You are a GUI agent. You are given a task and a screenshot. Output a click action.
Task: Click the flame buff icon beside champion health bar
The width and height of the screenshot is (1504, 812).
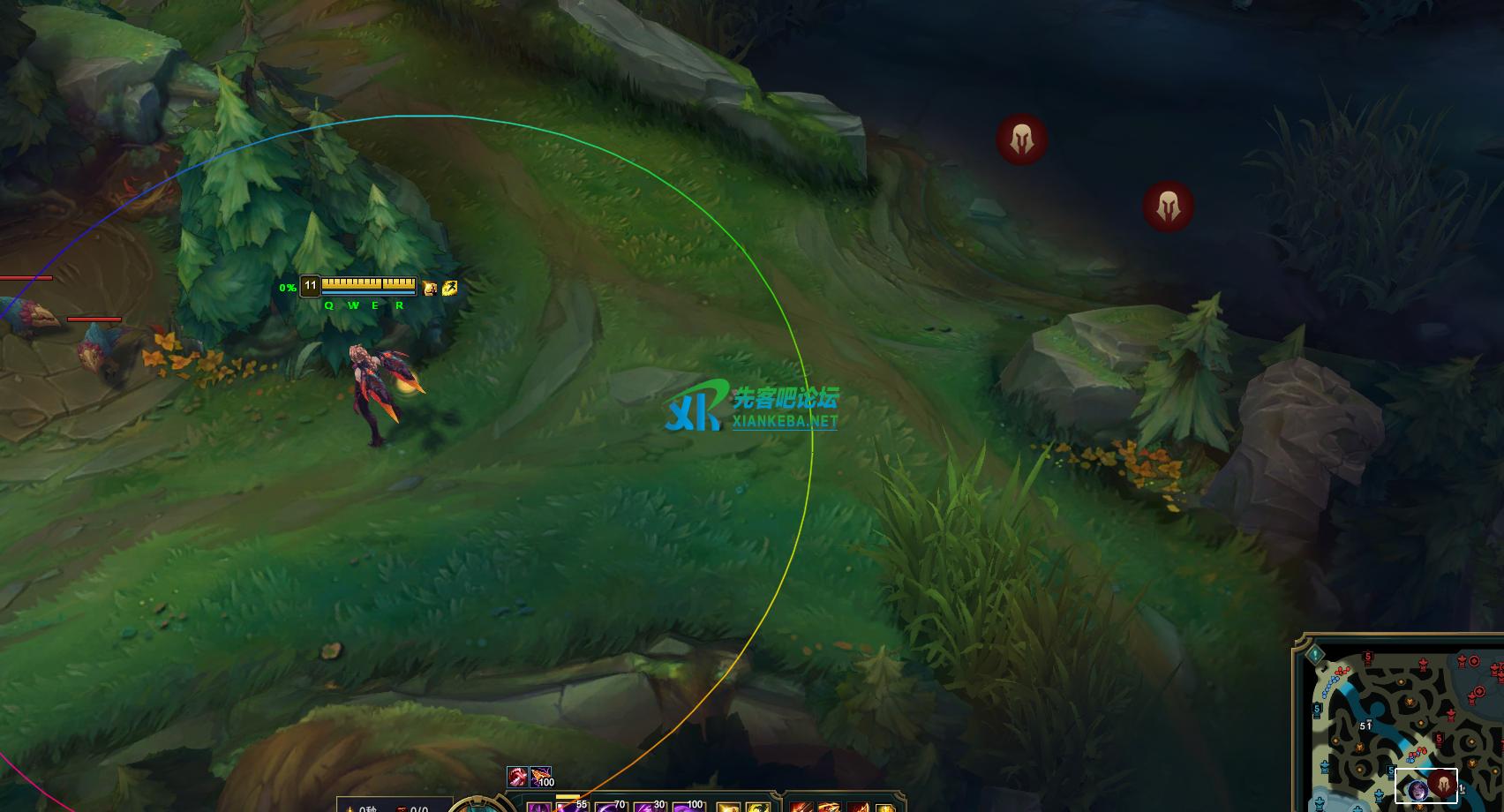[430, 288]
